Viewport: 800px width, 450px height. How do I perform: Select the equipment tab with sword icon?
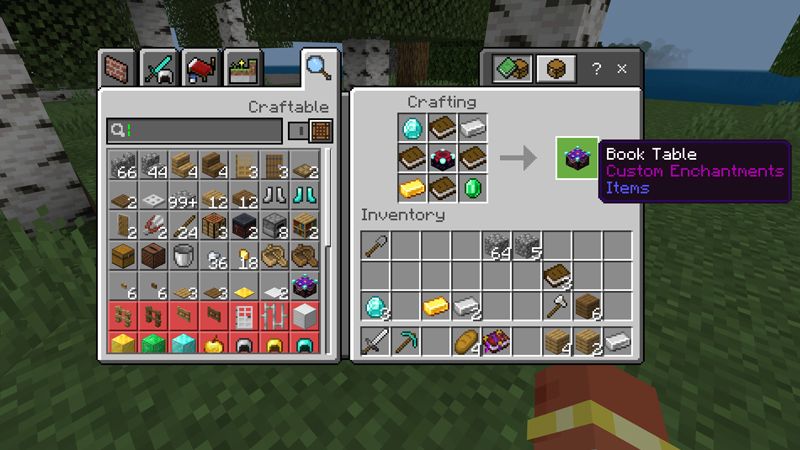(x=160, y=69)
